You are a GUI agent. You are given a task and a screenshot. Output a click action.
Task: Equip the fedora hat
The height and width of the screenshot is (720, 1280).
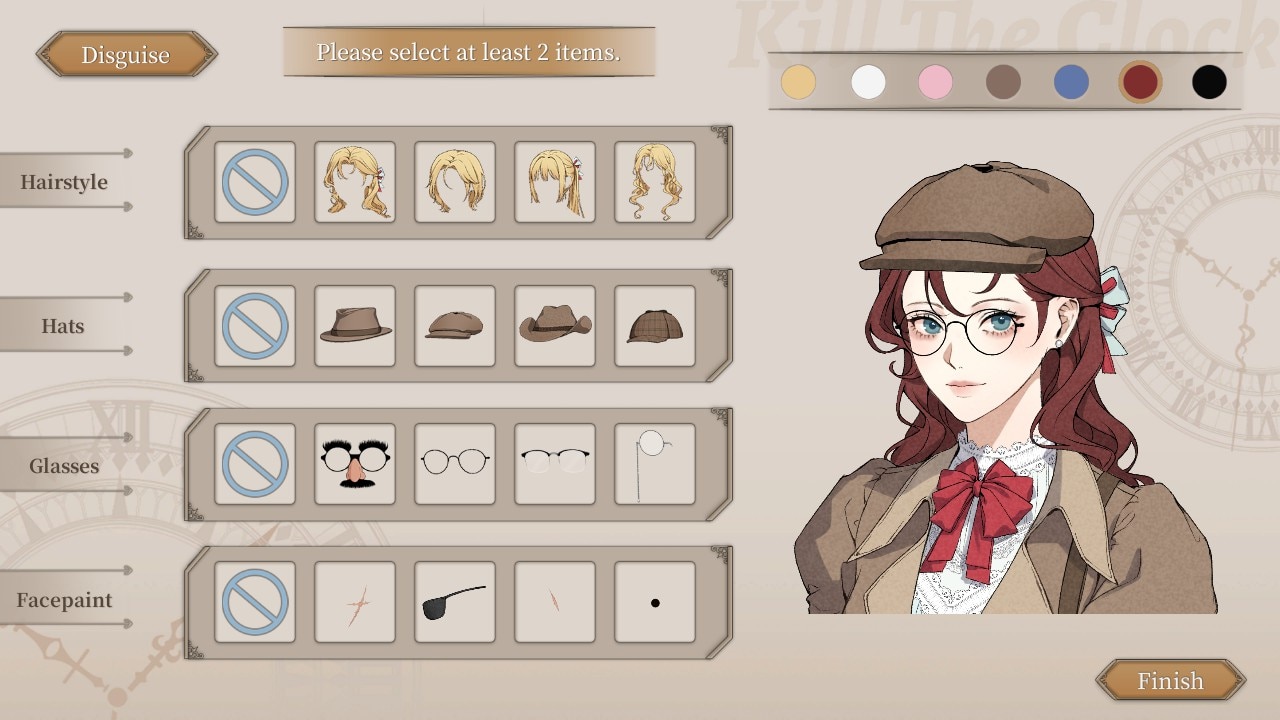(355, 326)
